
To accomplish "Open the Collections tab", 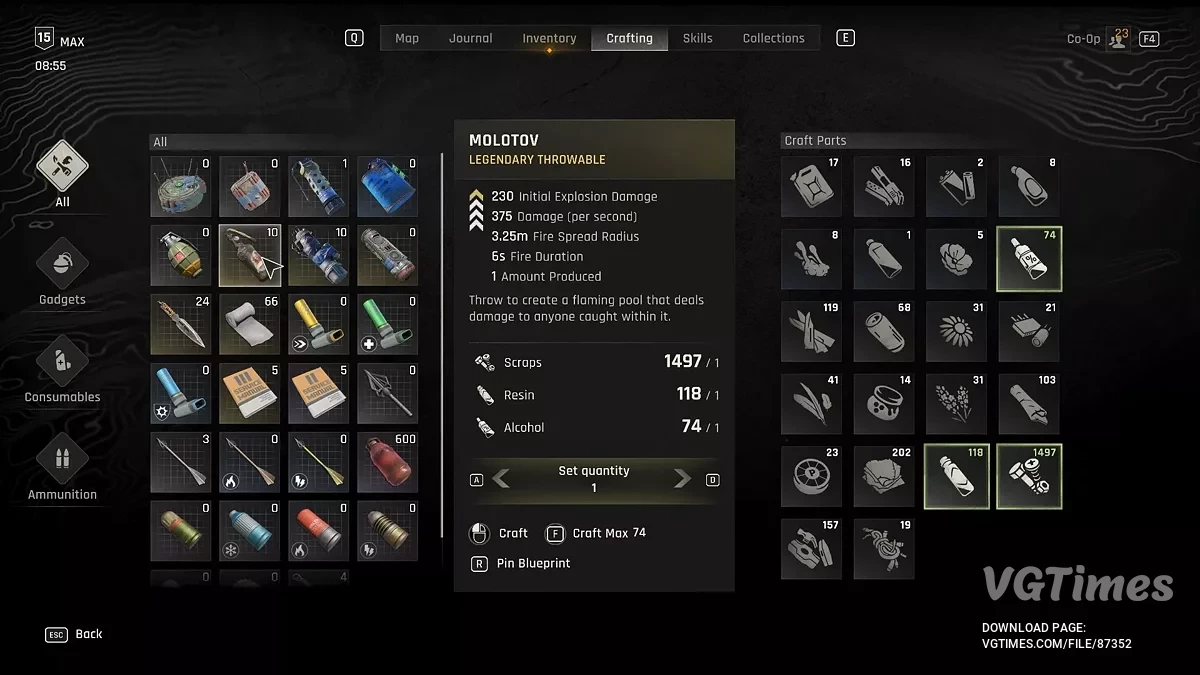I will (773, 38).
